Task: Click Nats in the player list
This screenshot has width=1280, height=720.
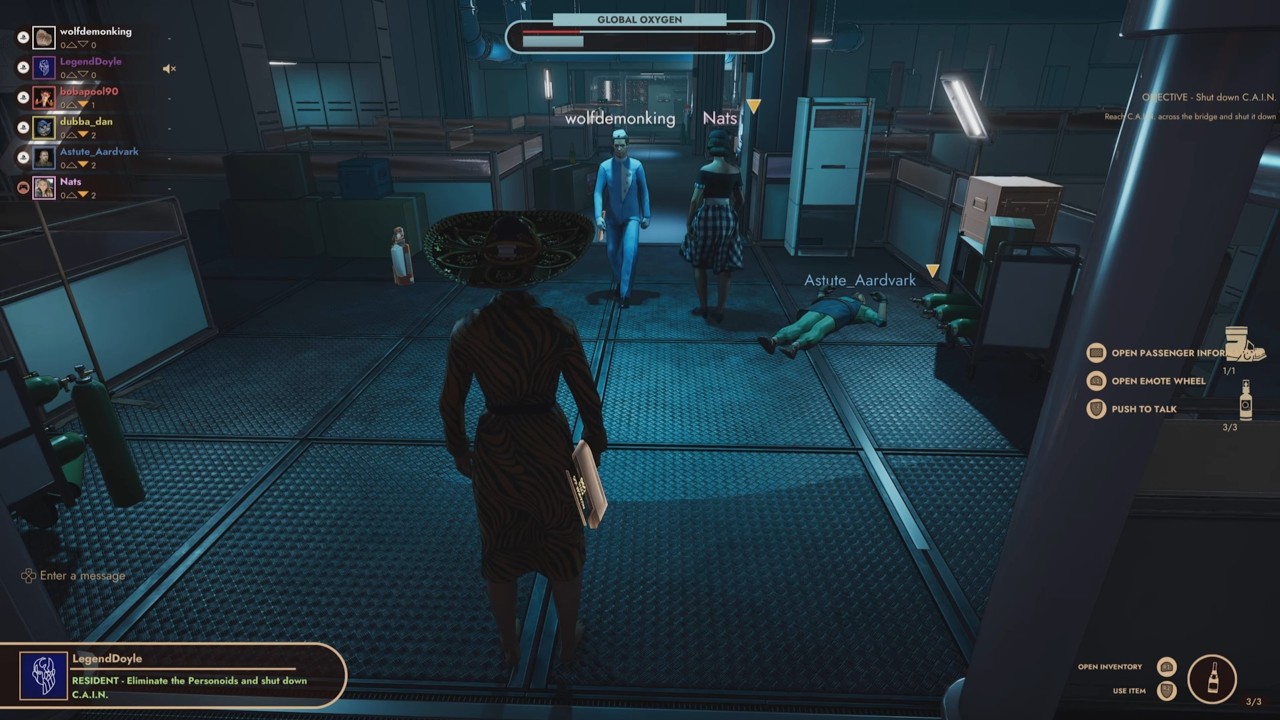Action: [70, 182]
